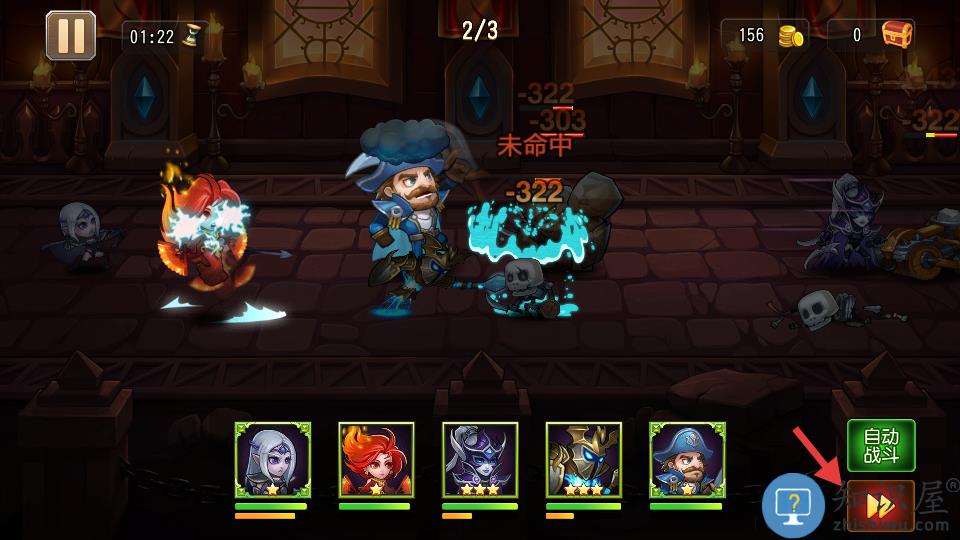This screenshot has width=960, height=540.
Task: Toggle the 自动战斗 auto battle button
Action: click(881, 446)
